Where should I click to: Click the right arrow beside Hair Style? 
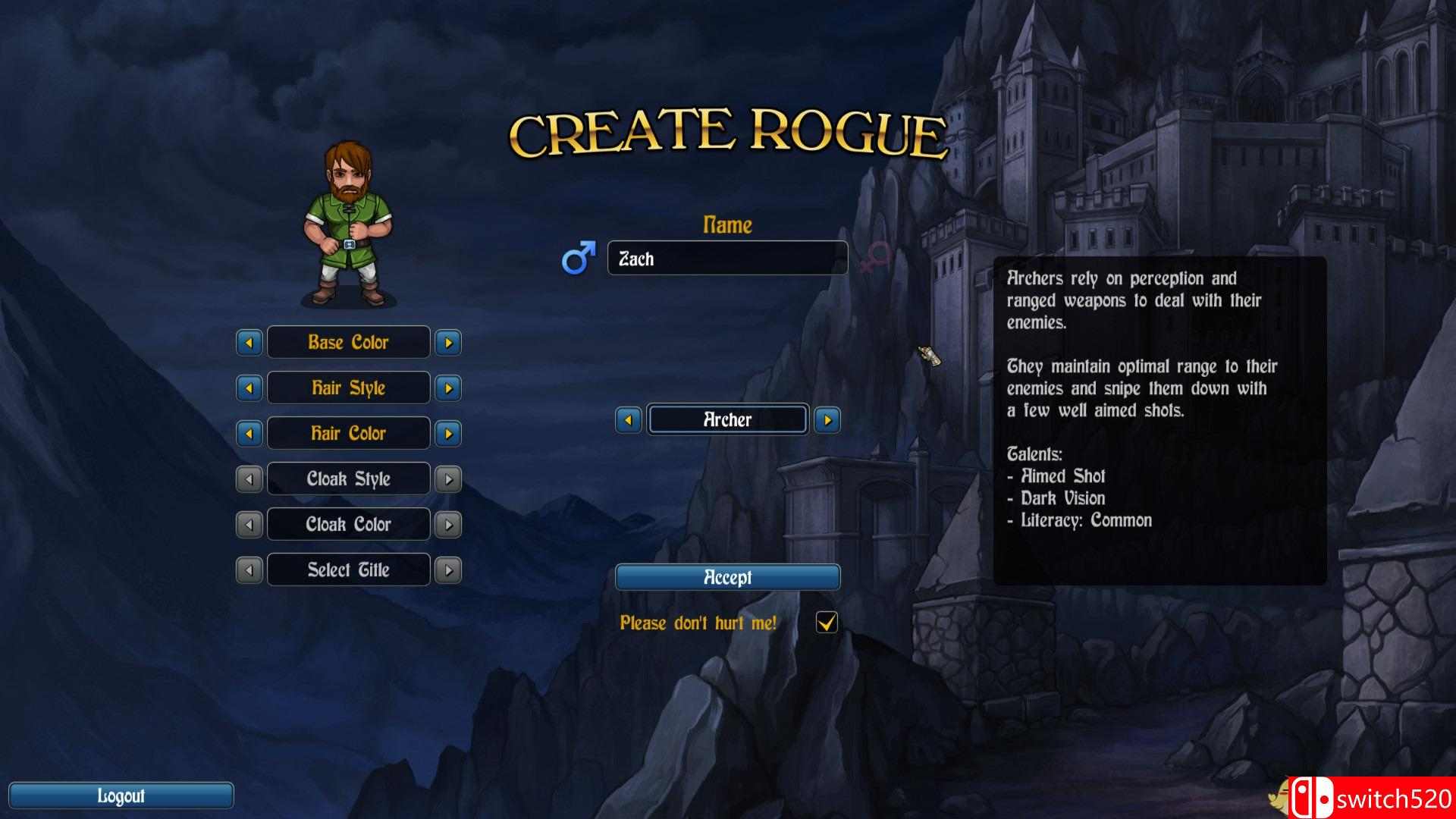pos(447,388)
